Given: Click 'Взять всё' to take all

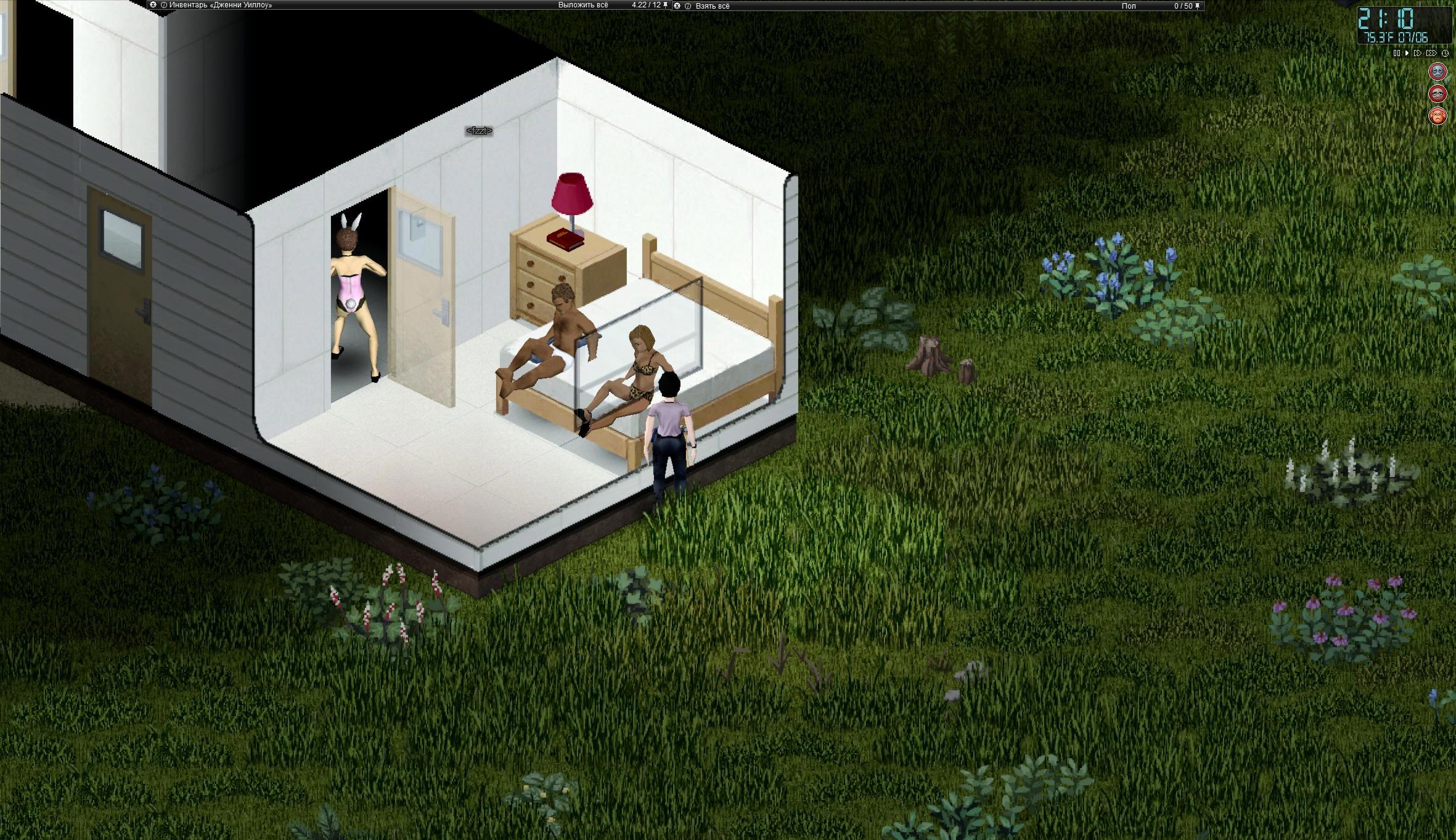Looking at the screenshot, I should point(712,6).
